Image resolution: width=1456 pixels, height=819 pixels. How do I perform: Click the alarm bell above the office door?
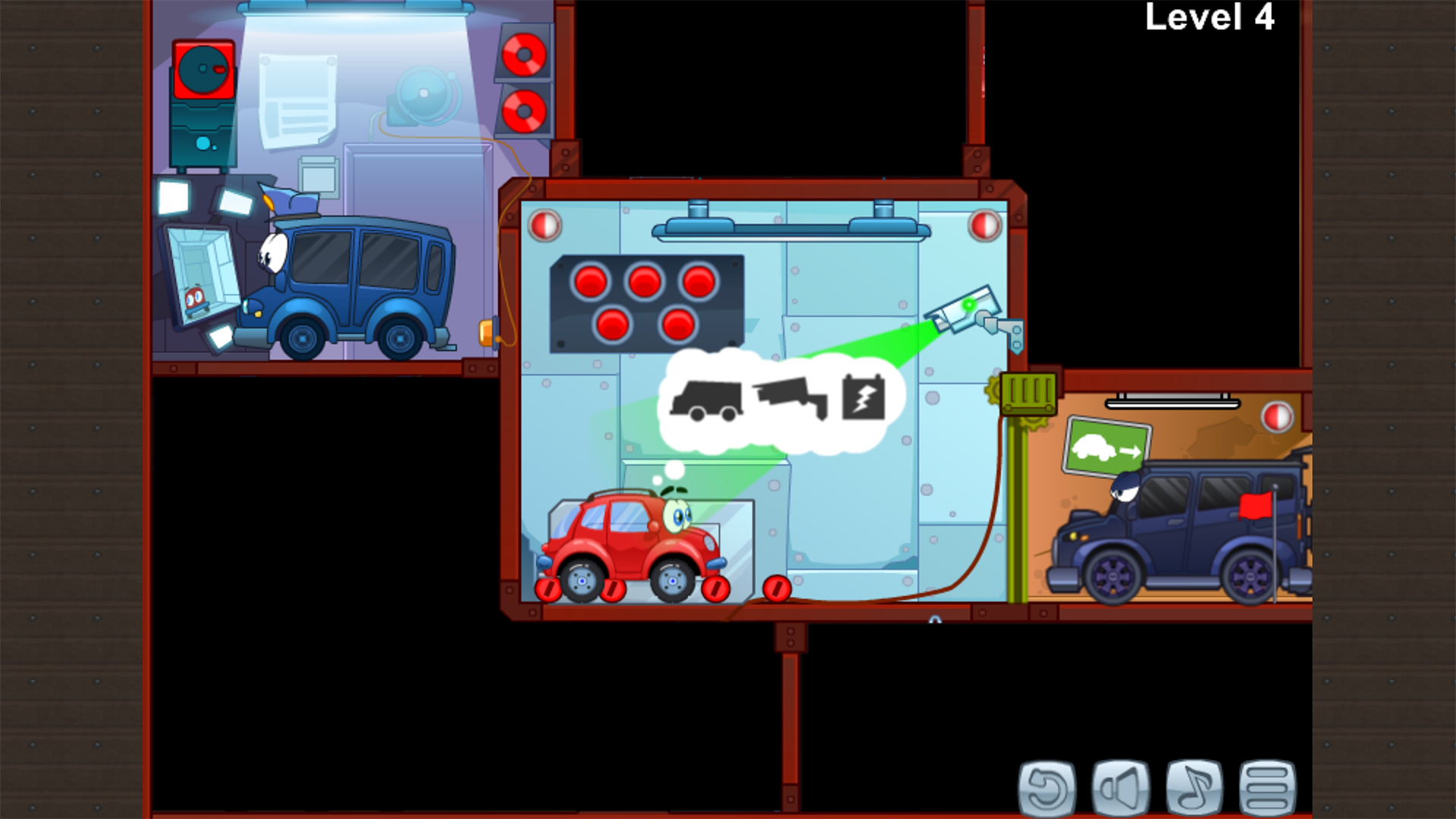422,93
